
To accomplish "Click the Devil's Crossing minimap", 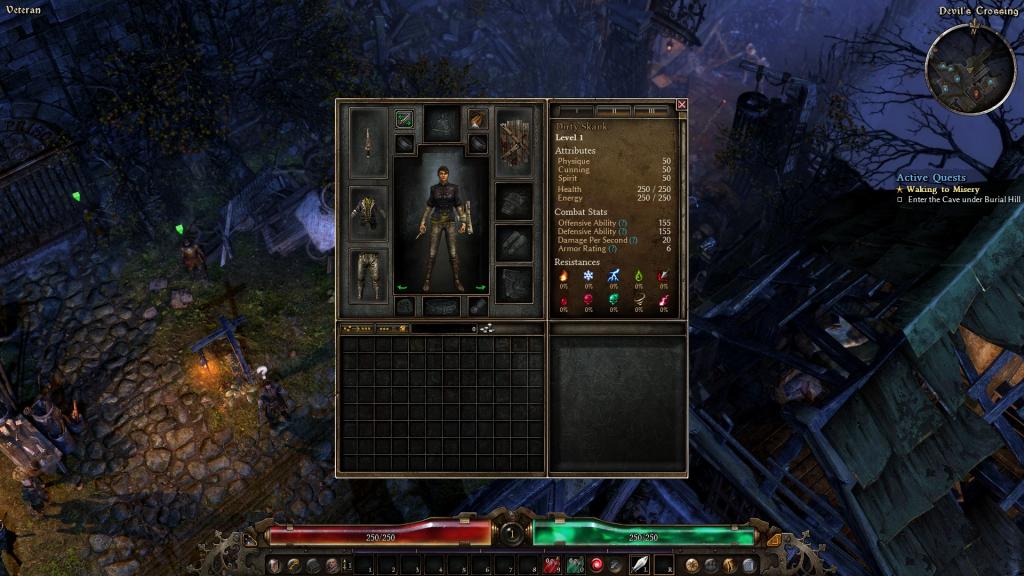I will coord(970,69).
